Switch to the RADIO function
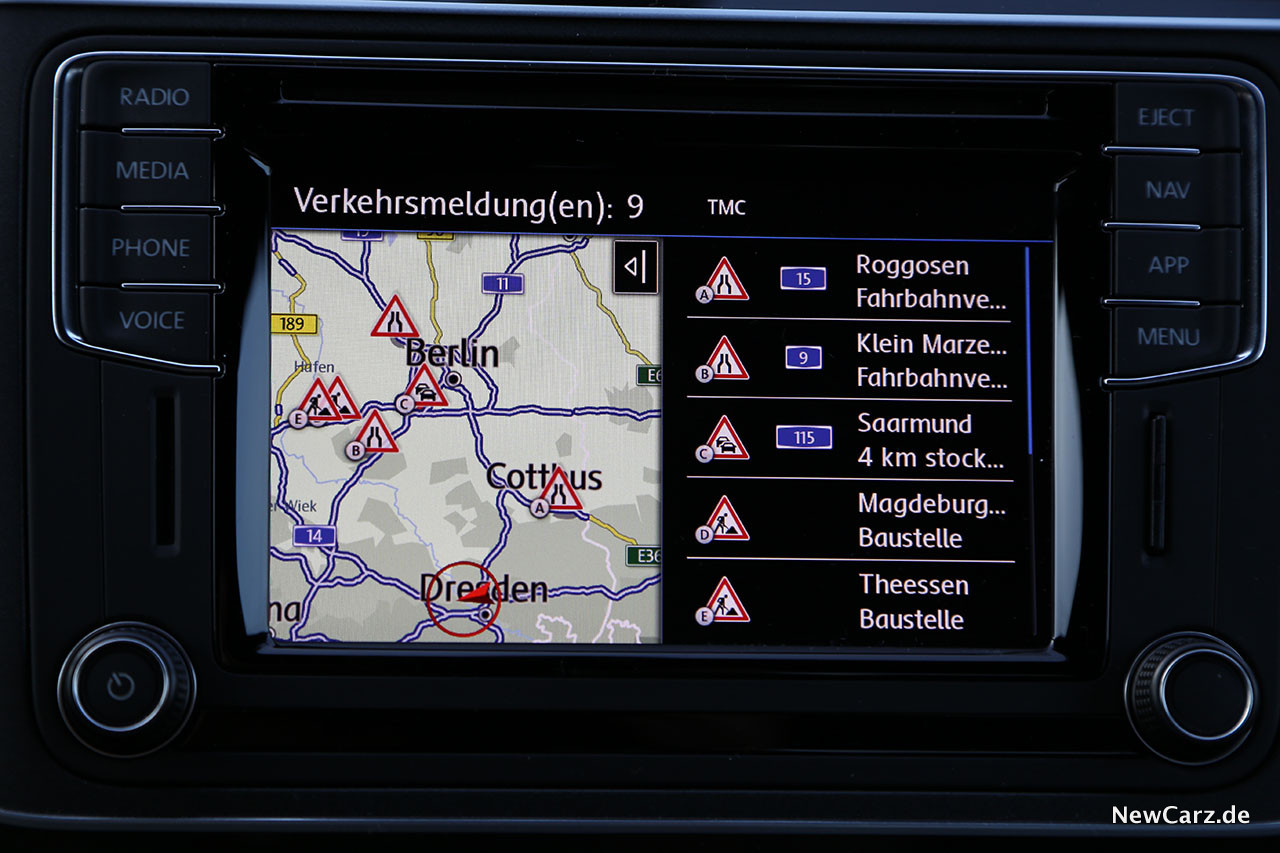 coord(154,98)
